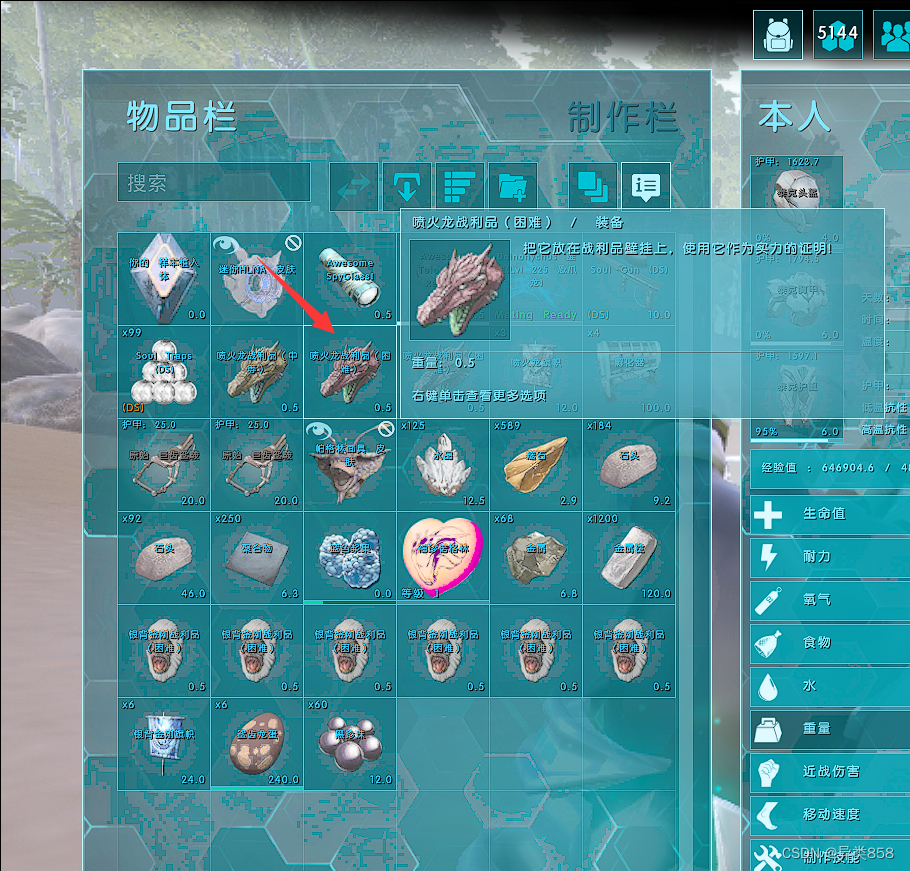Choose the 喷火龙战利品 (中等) trophy slot
The height and width of the screenshot is (871, 910).
tap(257, 372)
